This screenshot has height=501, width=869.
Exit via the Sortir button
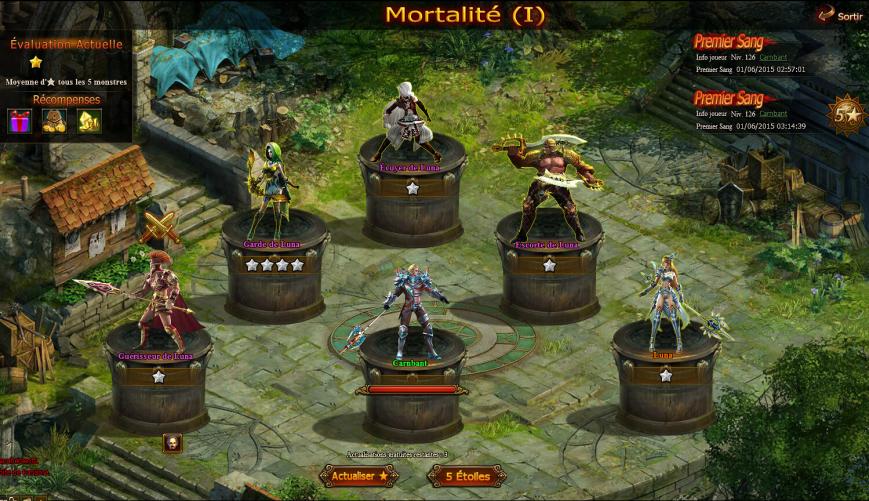pyautogui.click(x=838, y=15)
